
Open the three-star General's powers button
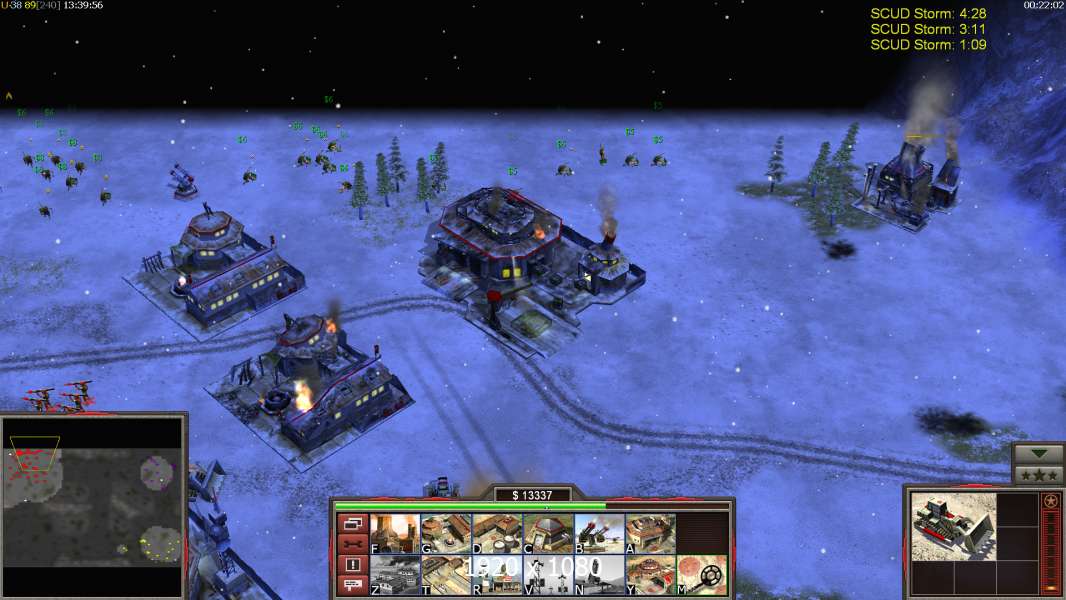coord(1039,475)
